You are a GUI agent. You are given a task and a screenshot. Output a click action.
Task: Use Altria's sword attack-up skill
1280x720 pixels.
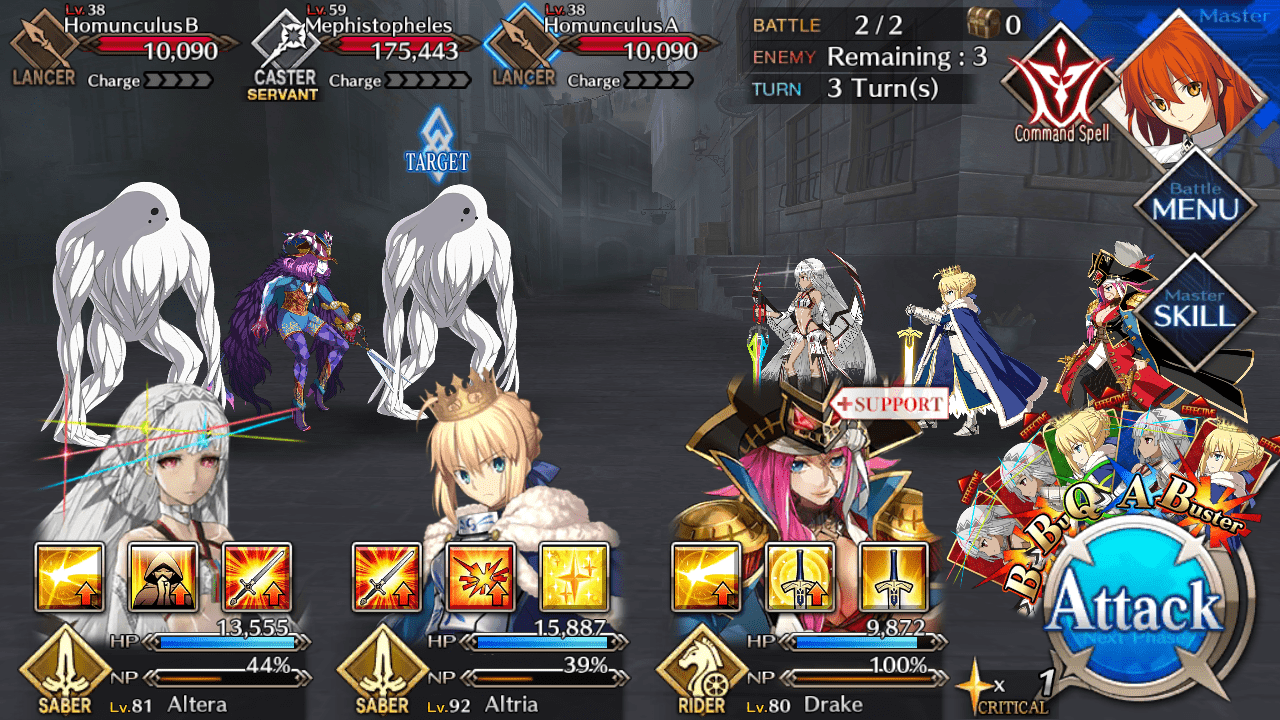[x=387, y=577]
